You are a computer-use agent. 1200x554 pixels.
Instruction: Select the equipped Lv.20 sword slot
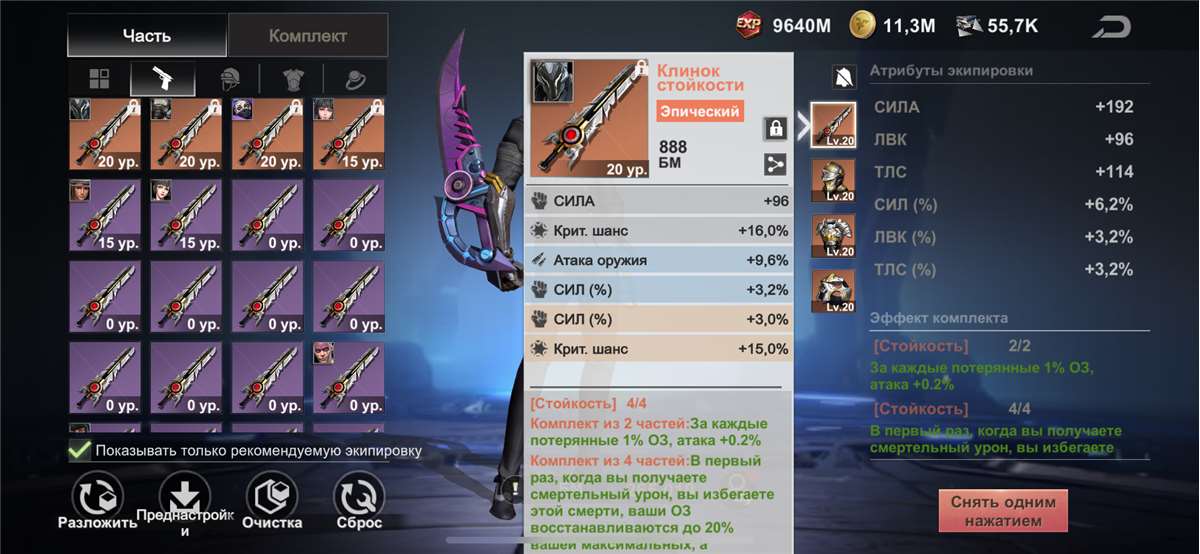pyautogui.click(x=832, y=125)
